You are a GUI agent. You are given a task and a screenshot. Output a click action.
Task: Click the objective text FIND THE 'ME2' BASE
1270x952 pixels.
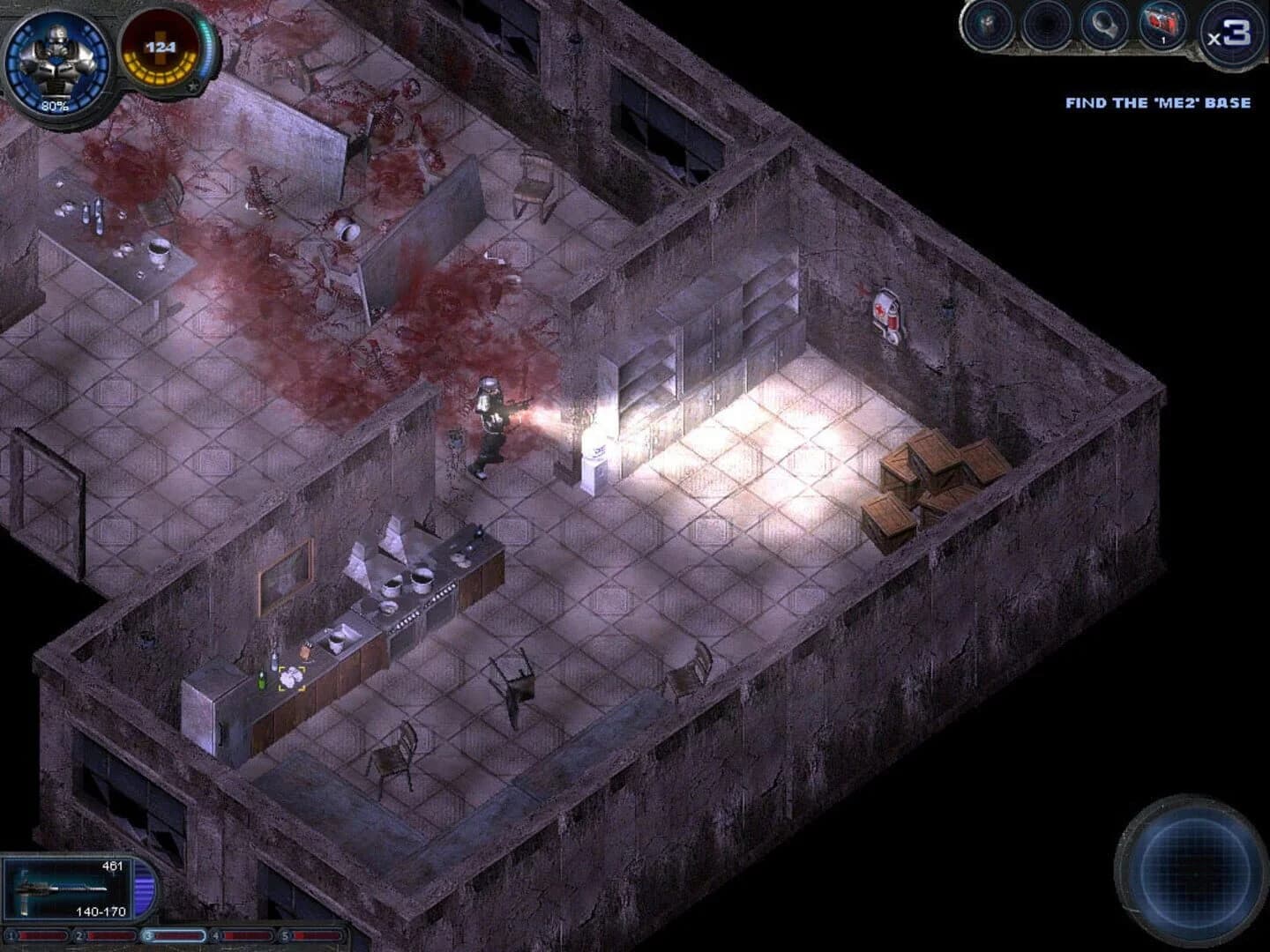point(1157,102)
